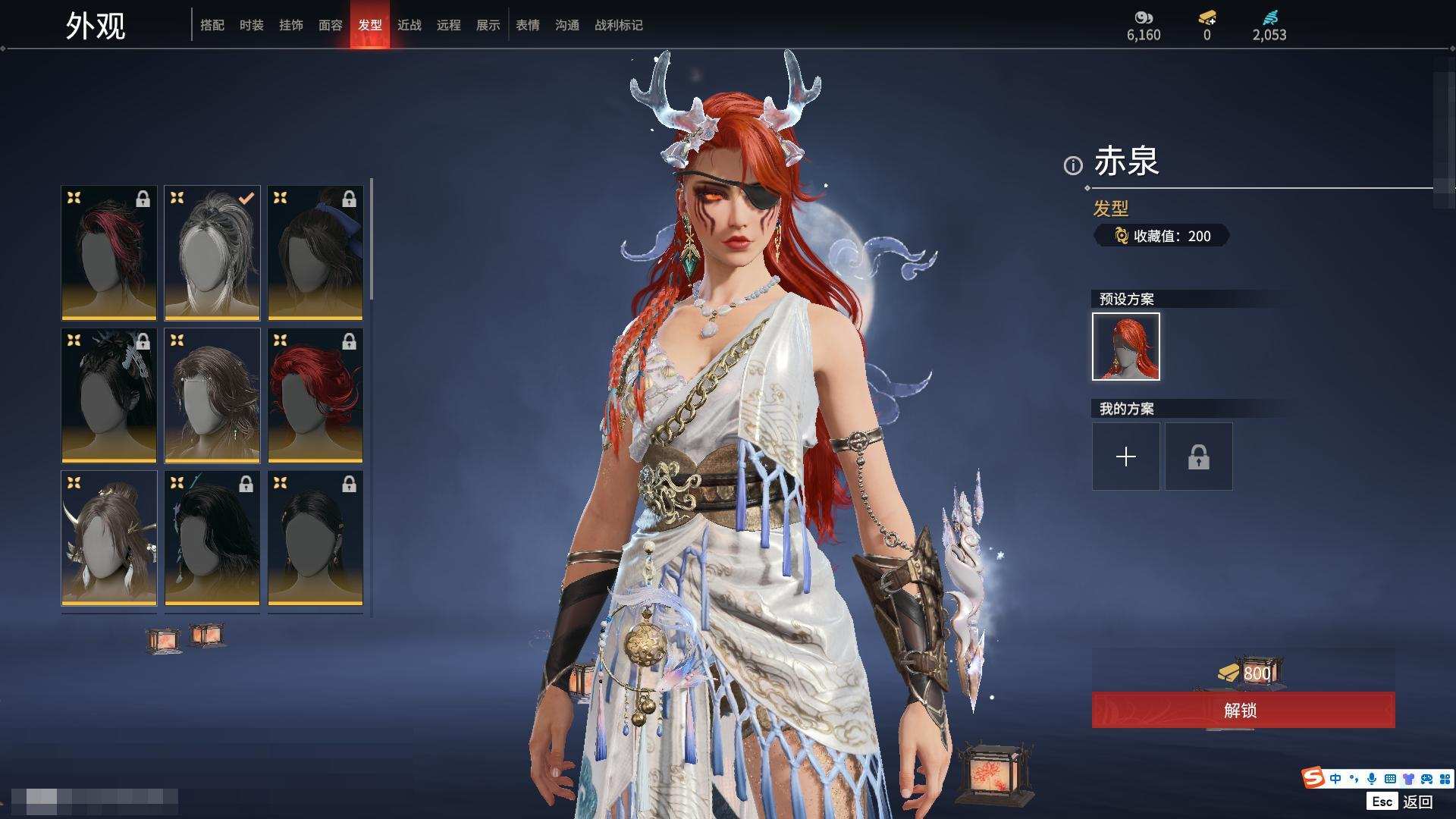Open the 表情 tab
The height and width of the screenshot is (819, 1456).
click(527, 25)
